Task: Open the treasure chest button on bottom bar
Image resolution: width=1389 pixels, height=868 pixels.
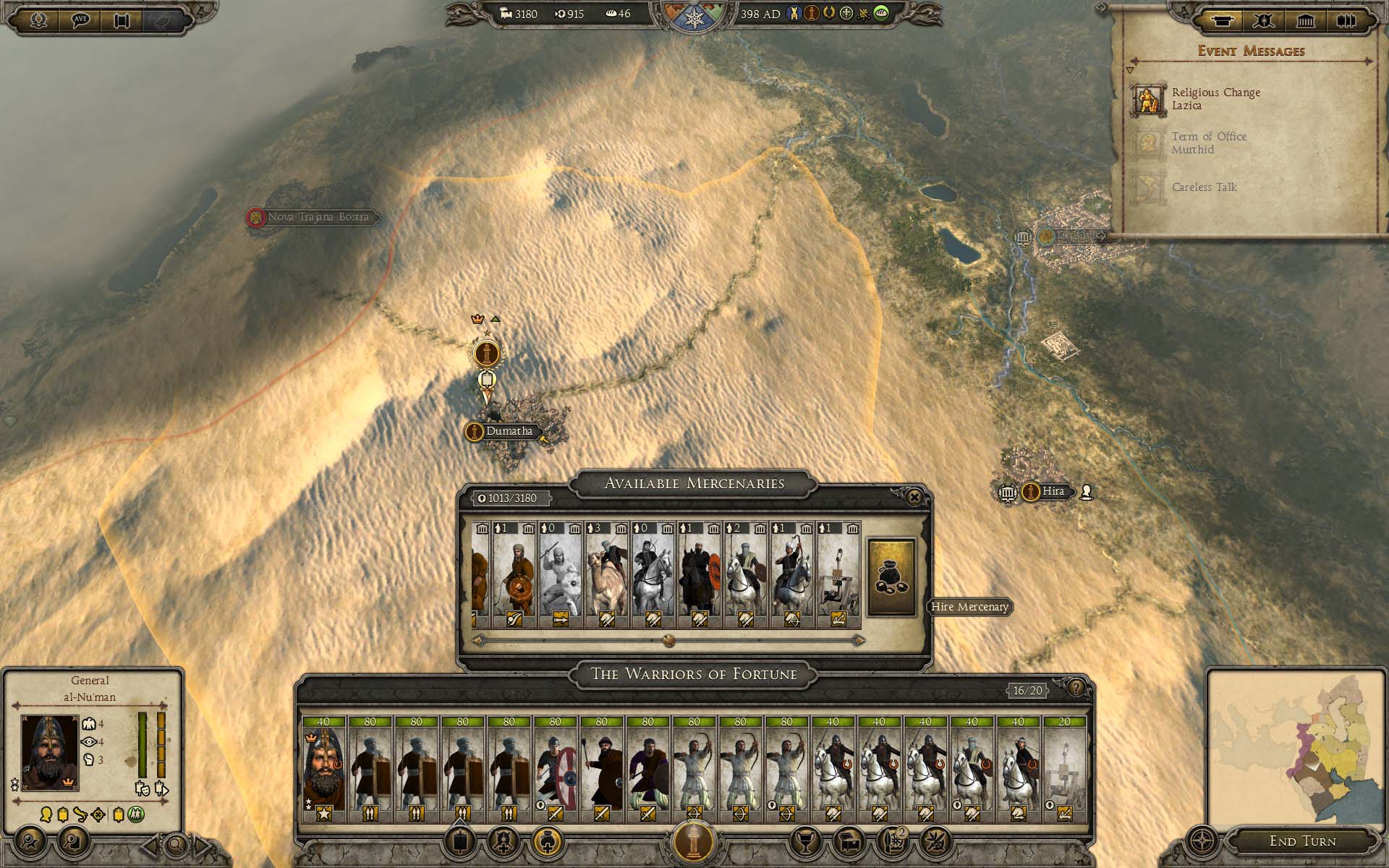Action: pyautogui.click(x=849, y=841)
